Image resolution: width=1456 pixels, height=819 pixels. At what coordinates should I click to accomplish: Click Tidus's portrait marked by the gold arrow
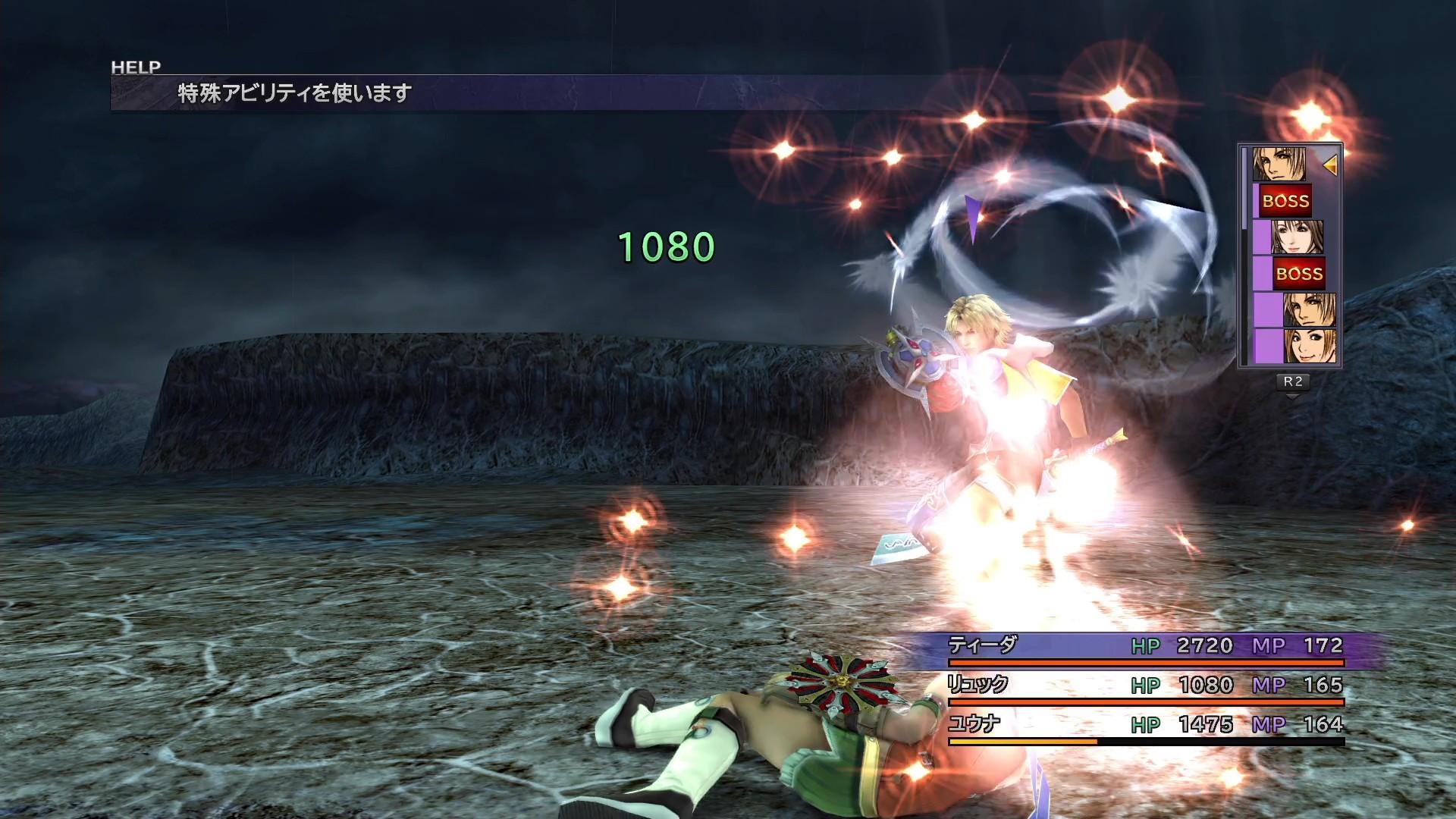point(1279,164)
